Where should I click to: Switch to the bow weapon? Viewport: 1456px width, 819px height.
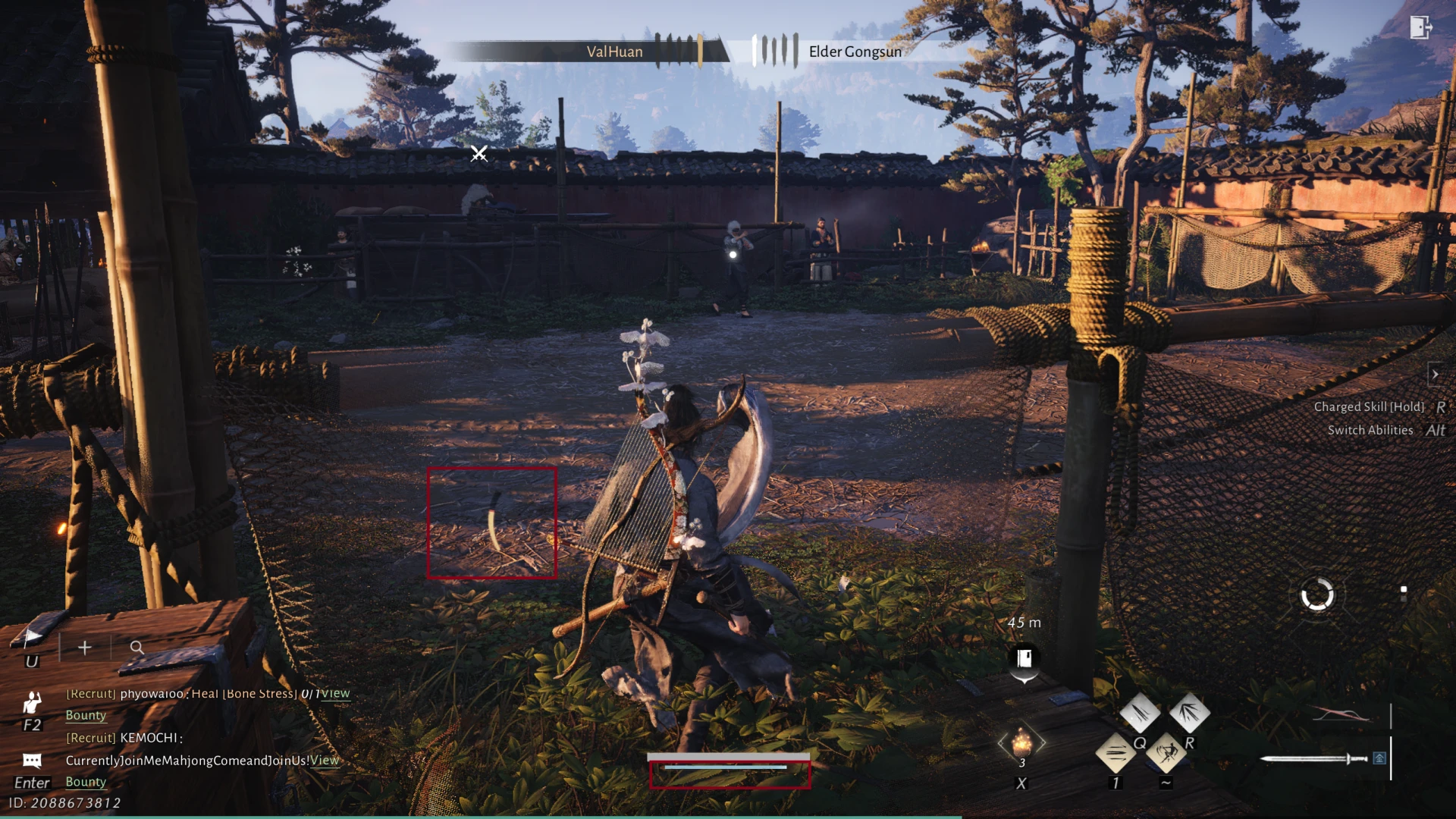pyautogui.click(x=1341, y=715)
